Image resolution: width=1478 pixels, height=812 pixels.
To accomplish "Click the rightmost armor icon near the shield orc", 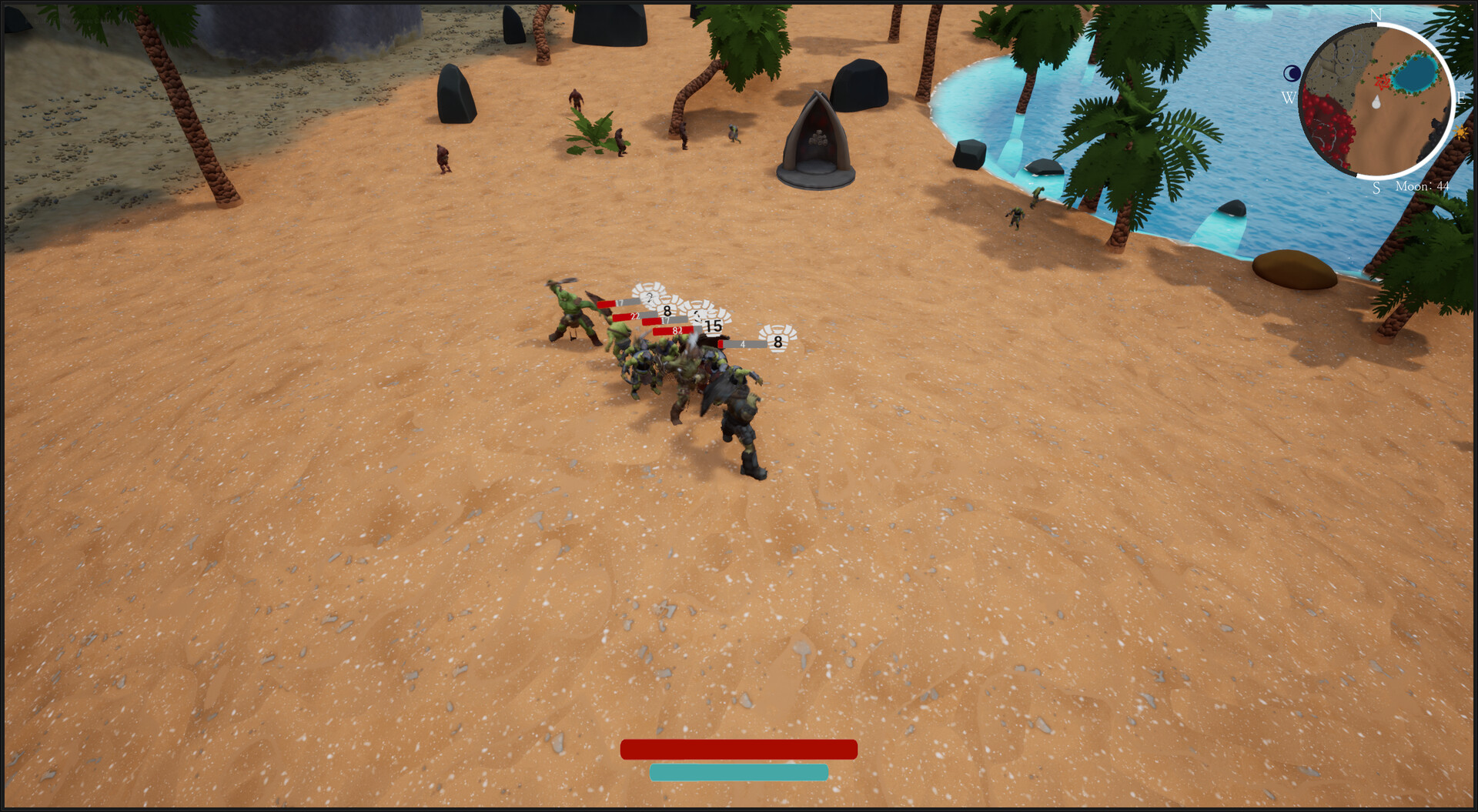I will (778, 343).
